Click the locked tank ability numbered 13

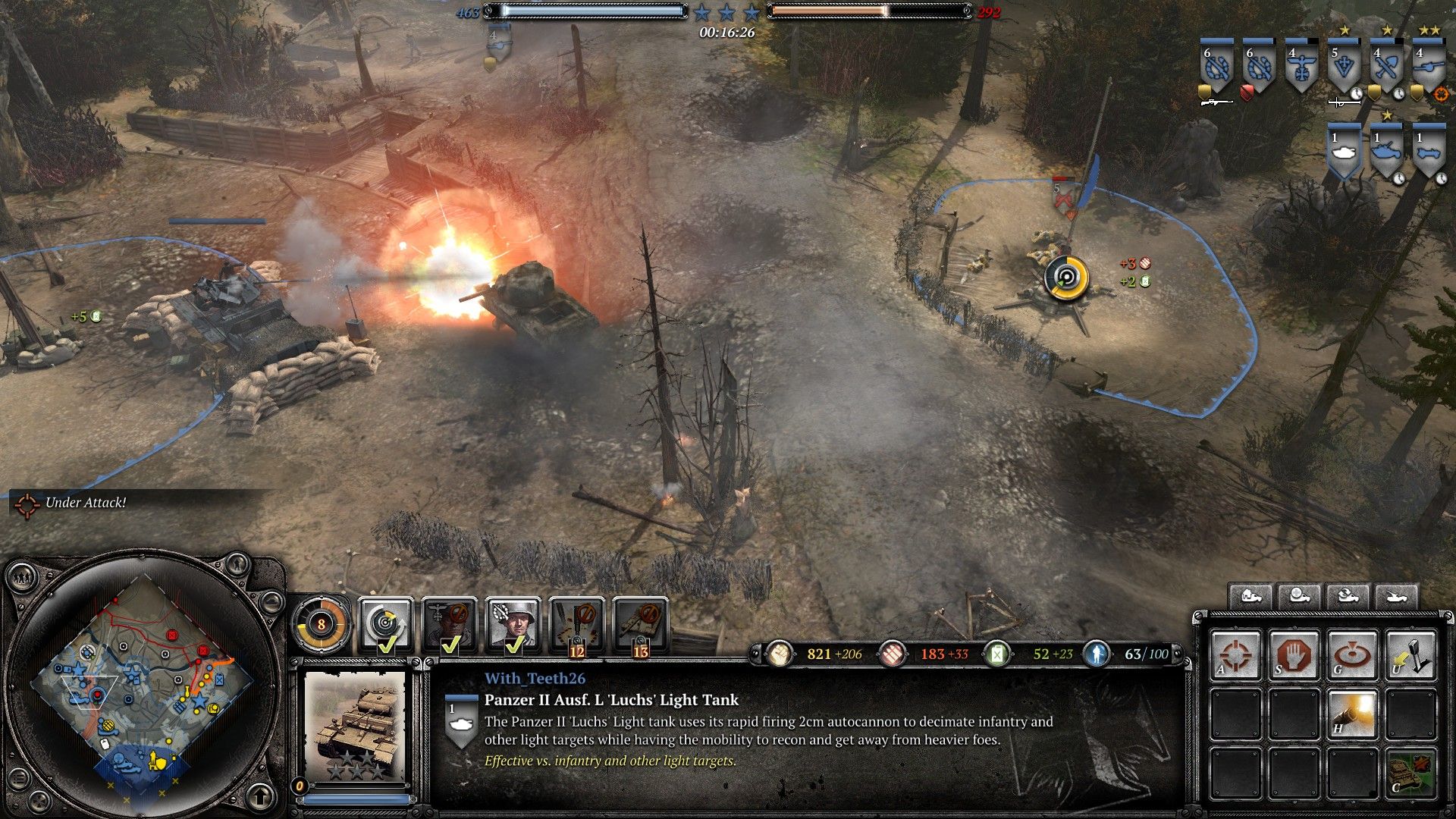[x=641, y=626]
